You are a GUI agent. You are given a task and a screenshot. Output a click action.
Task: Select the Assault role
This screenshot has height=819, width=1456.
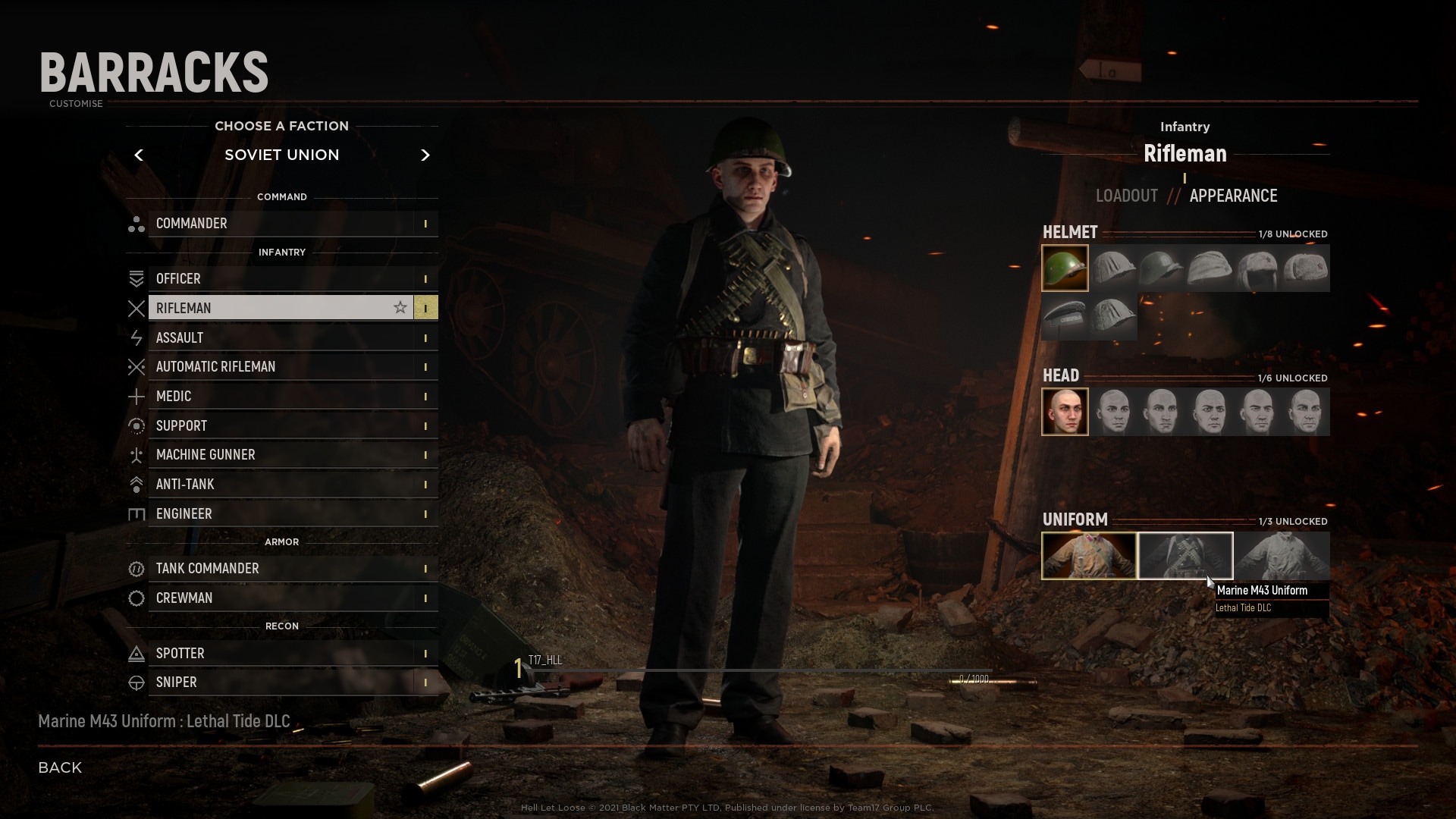click(x=282, y=338)
